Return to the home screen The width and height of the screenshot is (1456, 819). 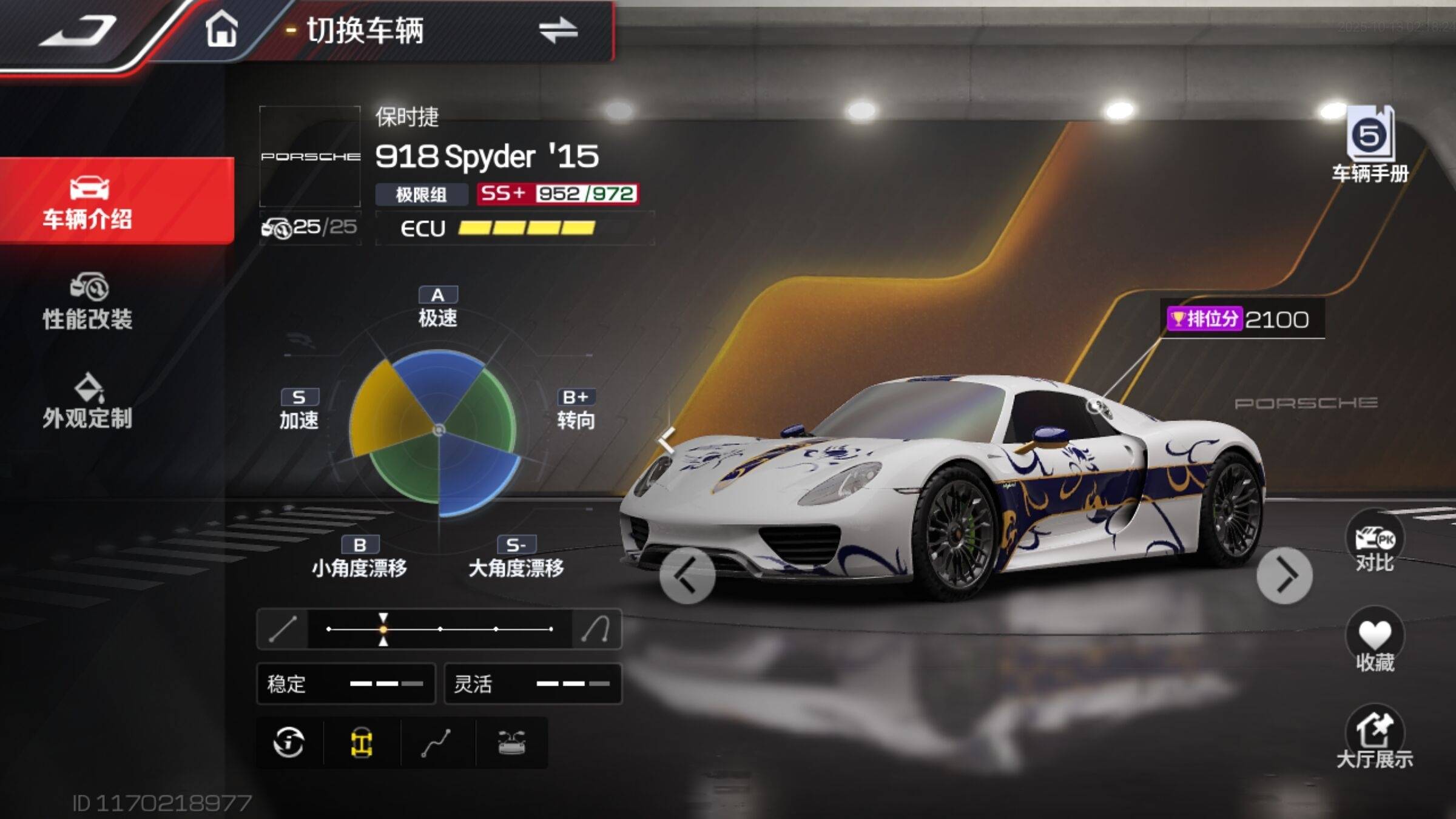pyautogui.click(x=221, y=29)
